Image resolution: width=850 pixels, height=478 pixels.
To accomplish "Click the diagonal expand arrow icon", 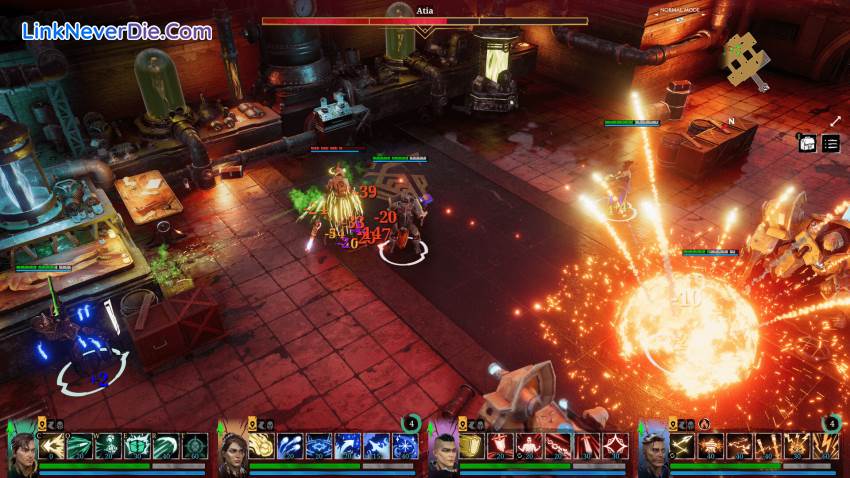I will pyautogui.click(x=835, y=121).
